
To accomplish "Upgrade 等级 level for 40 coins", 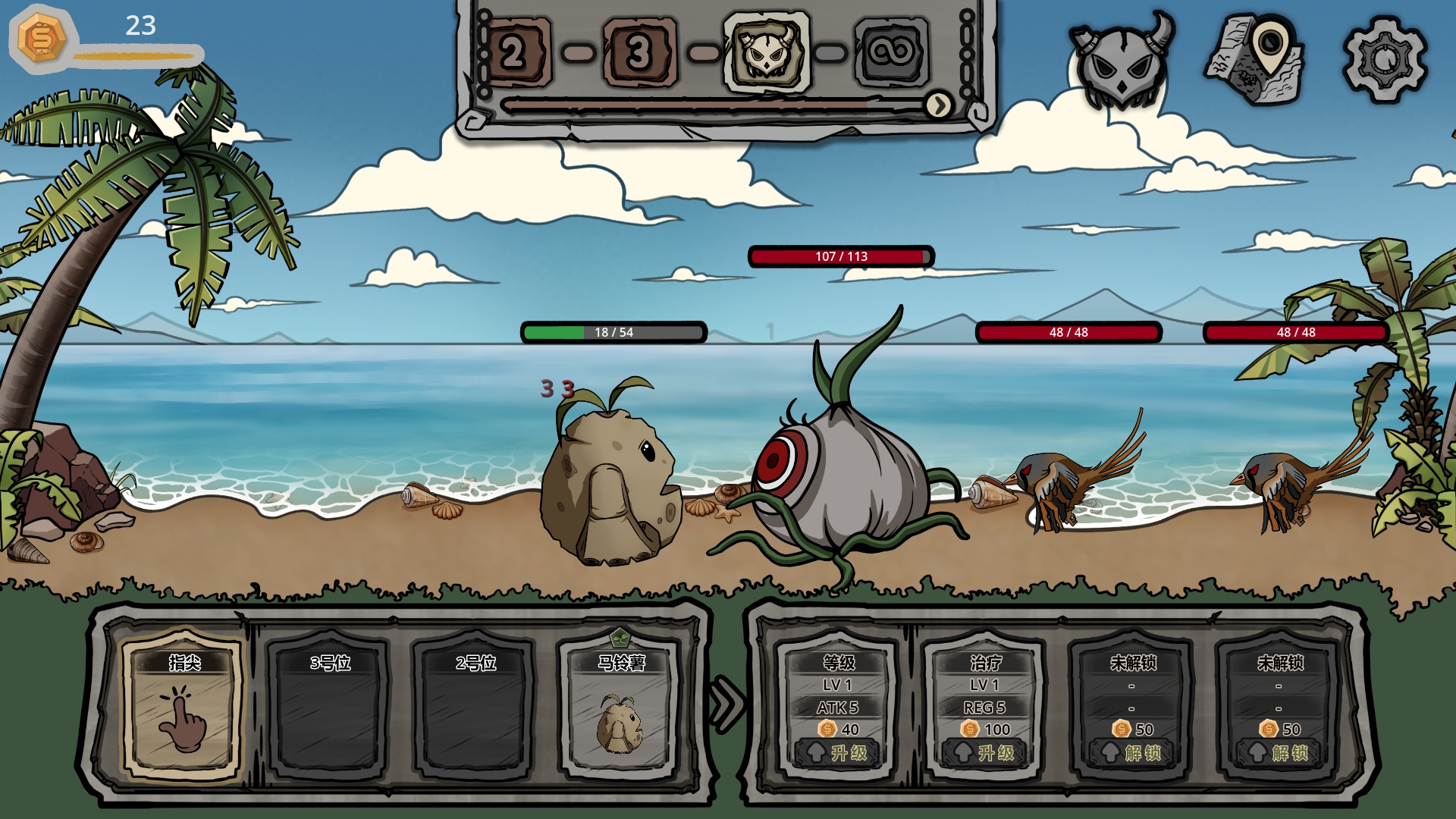I will [x=838, y=752].
